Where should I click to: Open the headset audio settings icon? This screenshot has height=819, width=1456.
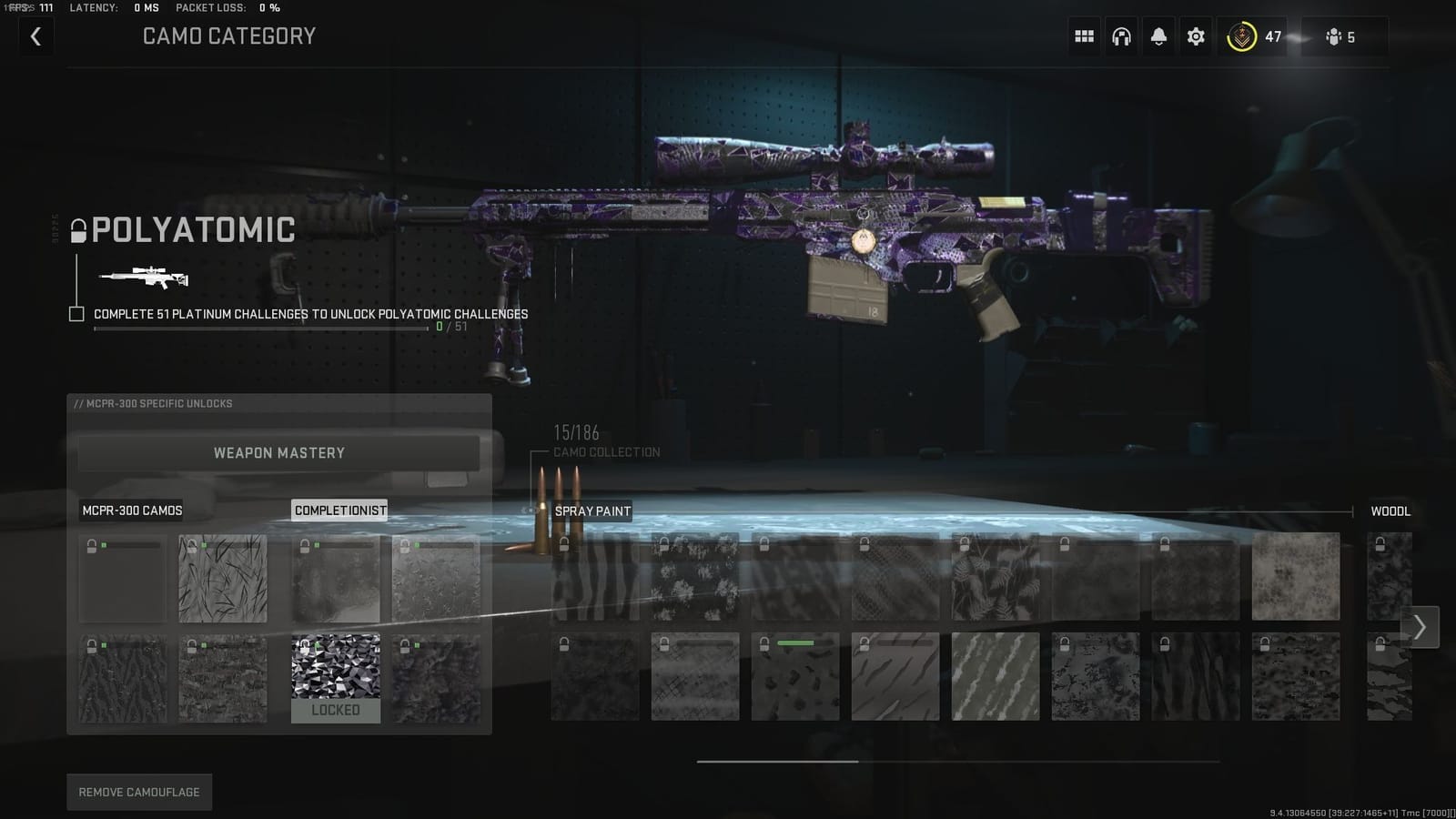click(1121, 36)
